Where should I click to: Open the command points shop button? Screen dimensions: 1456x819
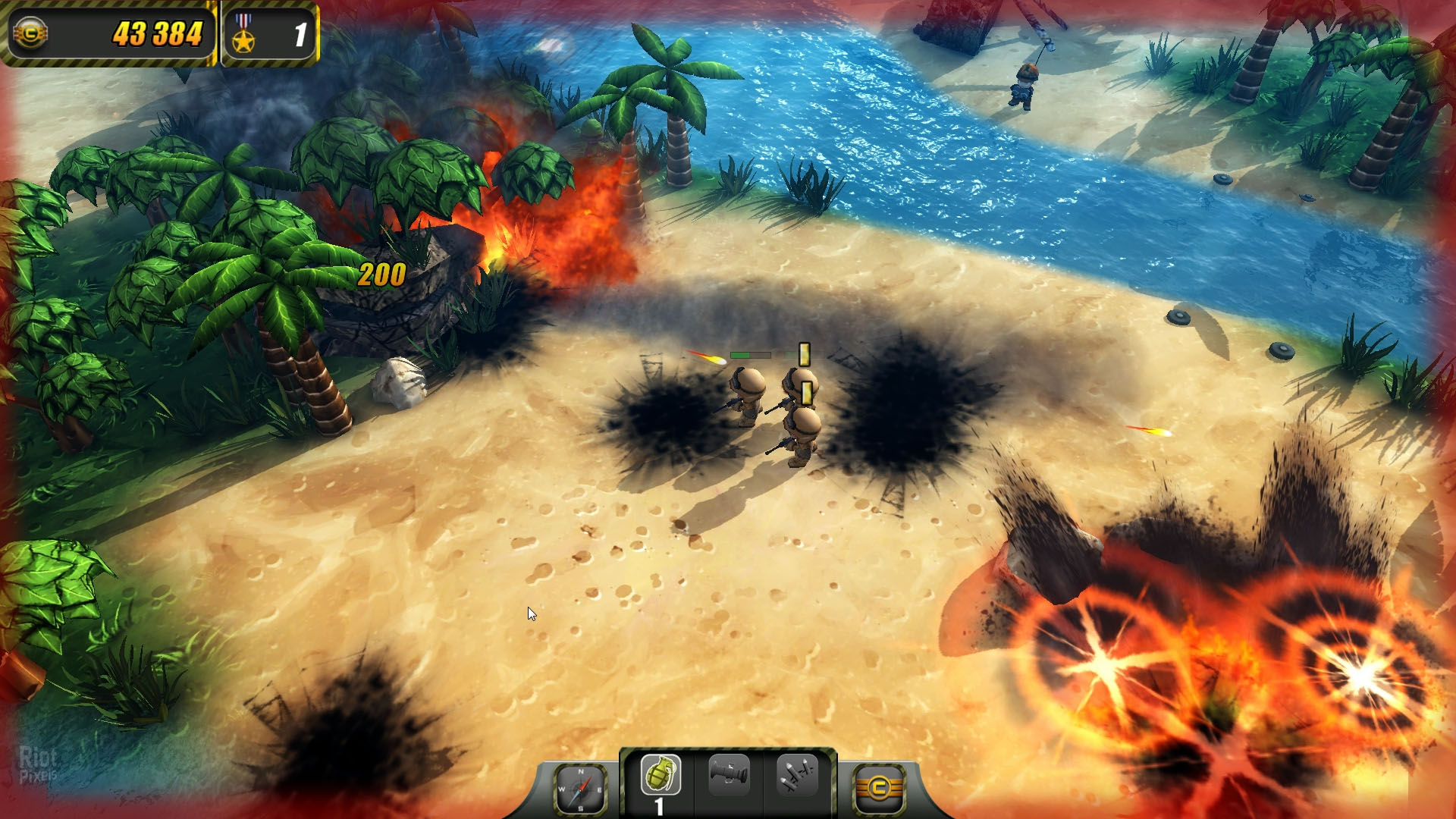[879, 789]
